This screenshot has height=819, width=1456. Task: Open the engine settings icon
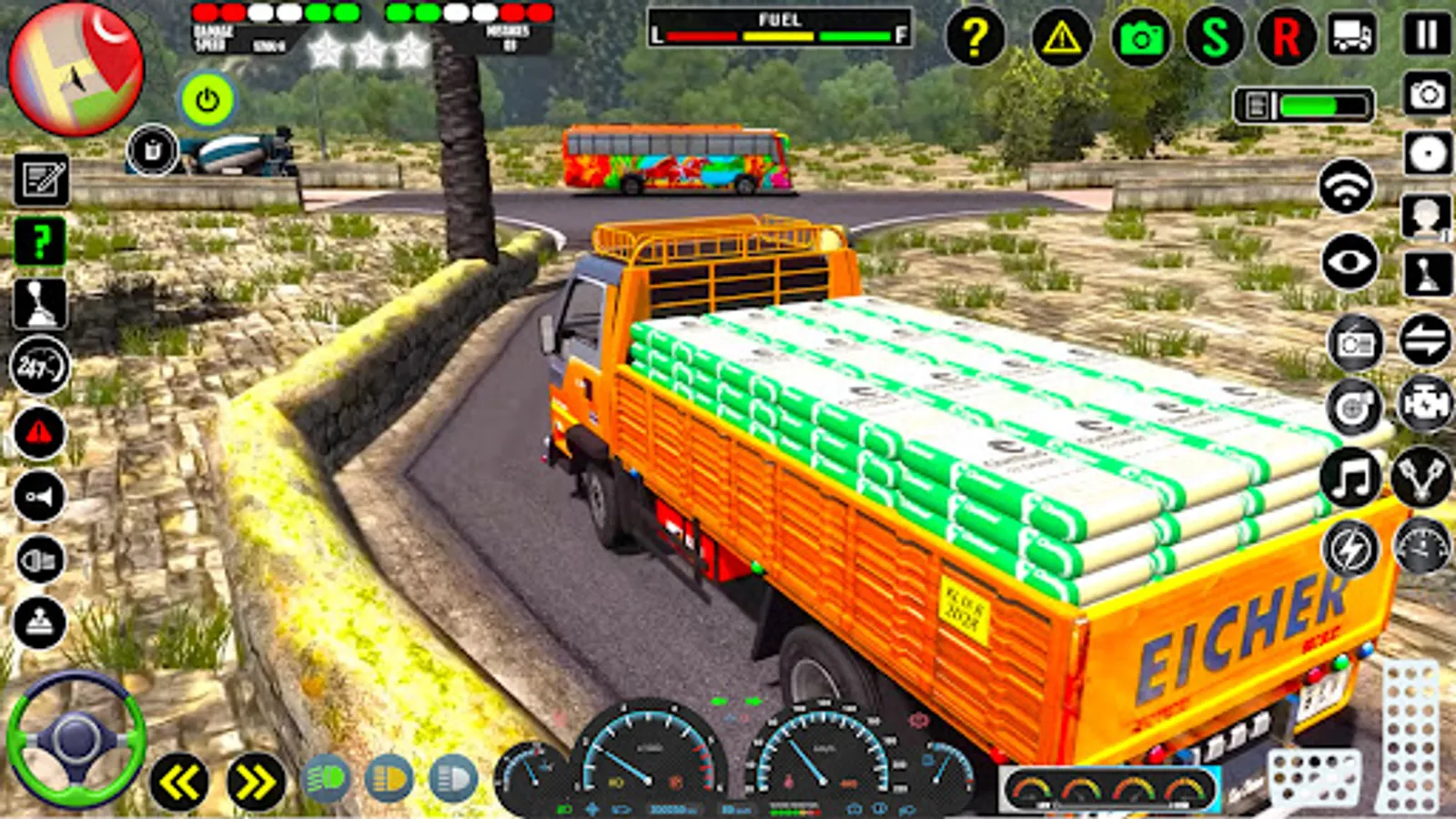(1429, 405)
